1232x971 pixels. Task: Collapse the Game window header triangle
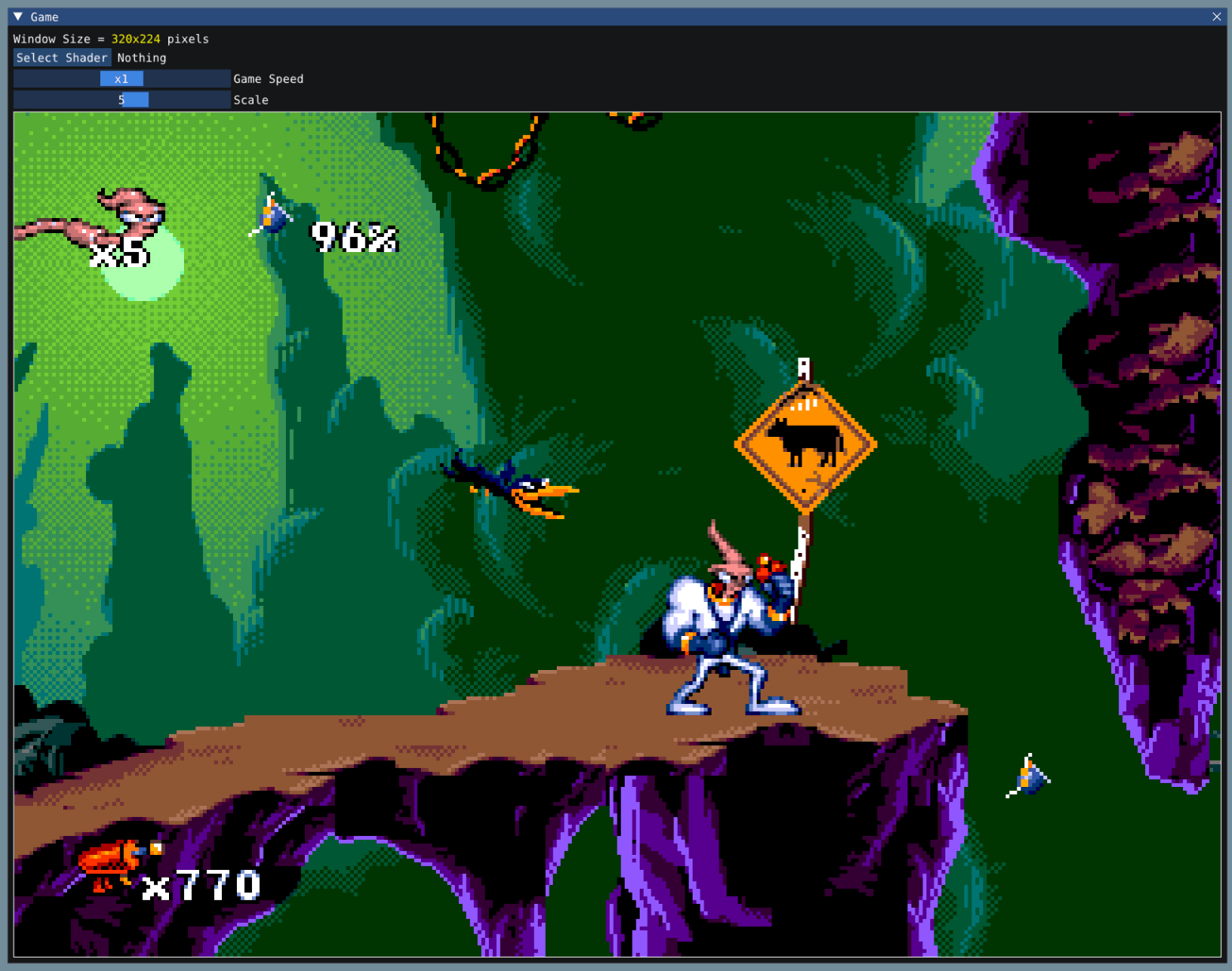click(17, 16)
